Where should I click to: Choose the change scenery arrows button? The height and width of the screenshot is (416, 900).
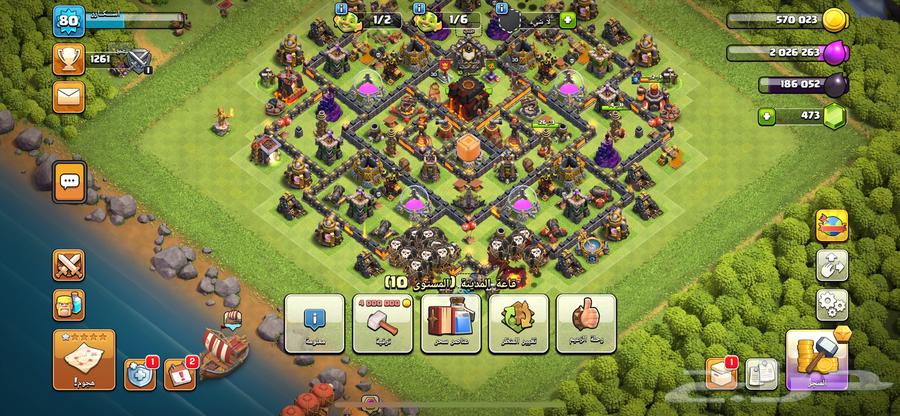pyautogui.click(x=518, y=324)
